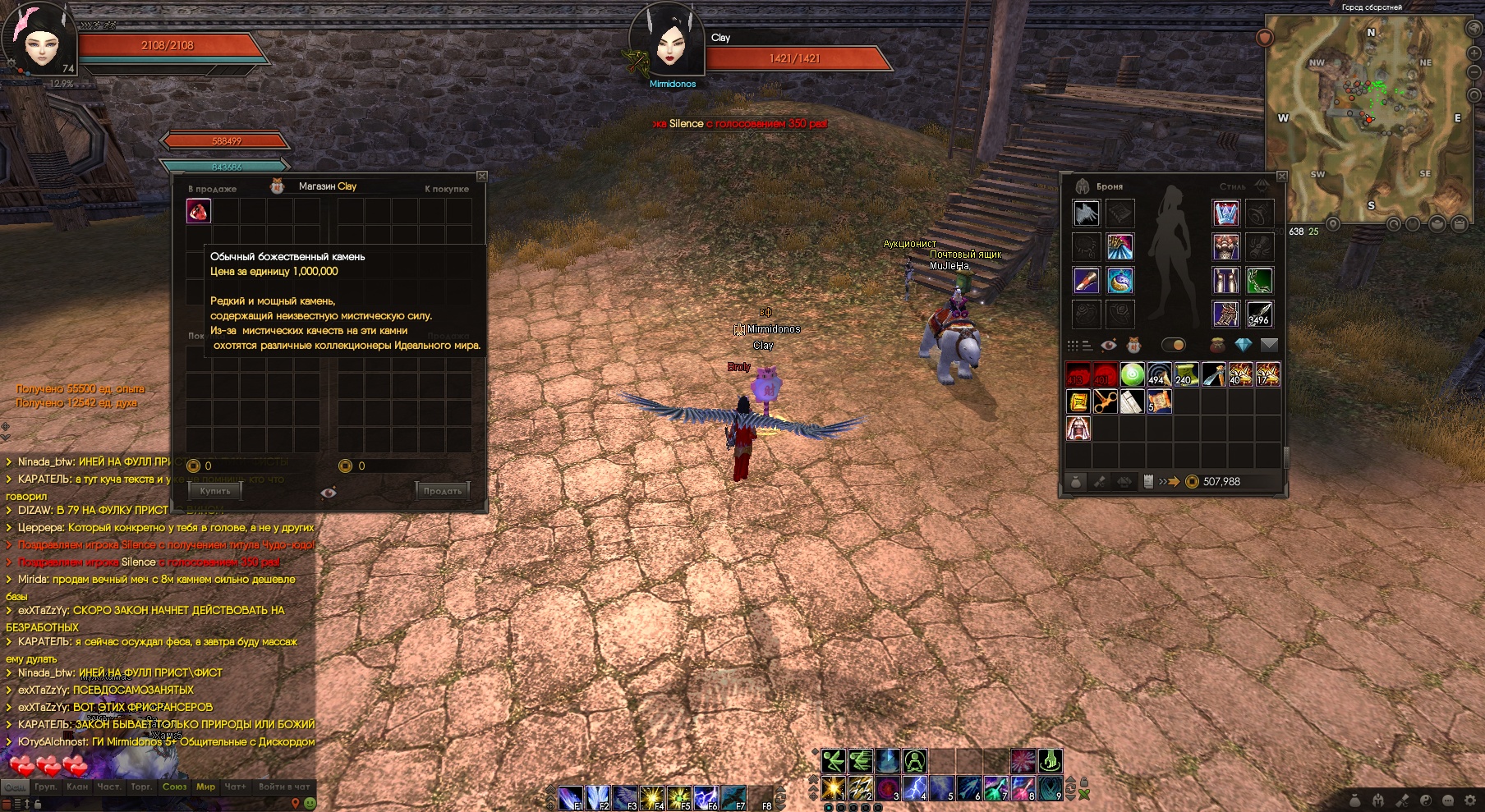Select the golden scissors inventory item
Image resolution: width=1485 pixels, height=812 pixels.
(x=1105, y=401)
